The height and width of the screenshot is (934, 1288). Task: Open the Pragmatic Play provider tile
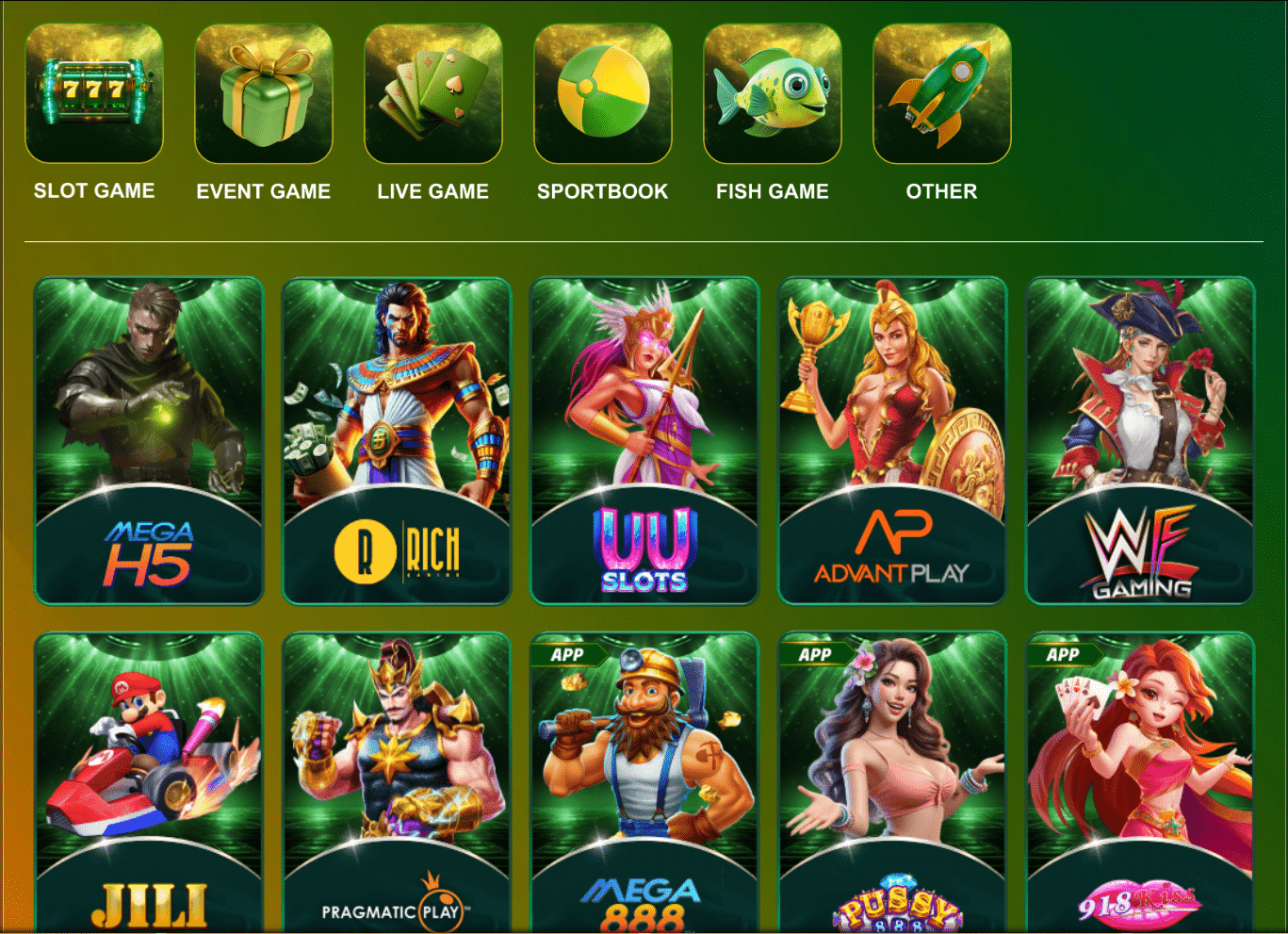tap(396, 782)
